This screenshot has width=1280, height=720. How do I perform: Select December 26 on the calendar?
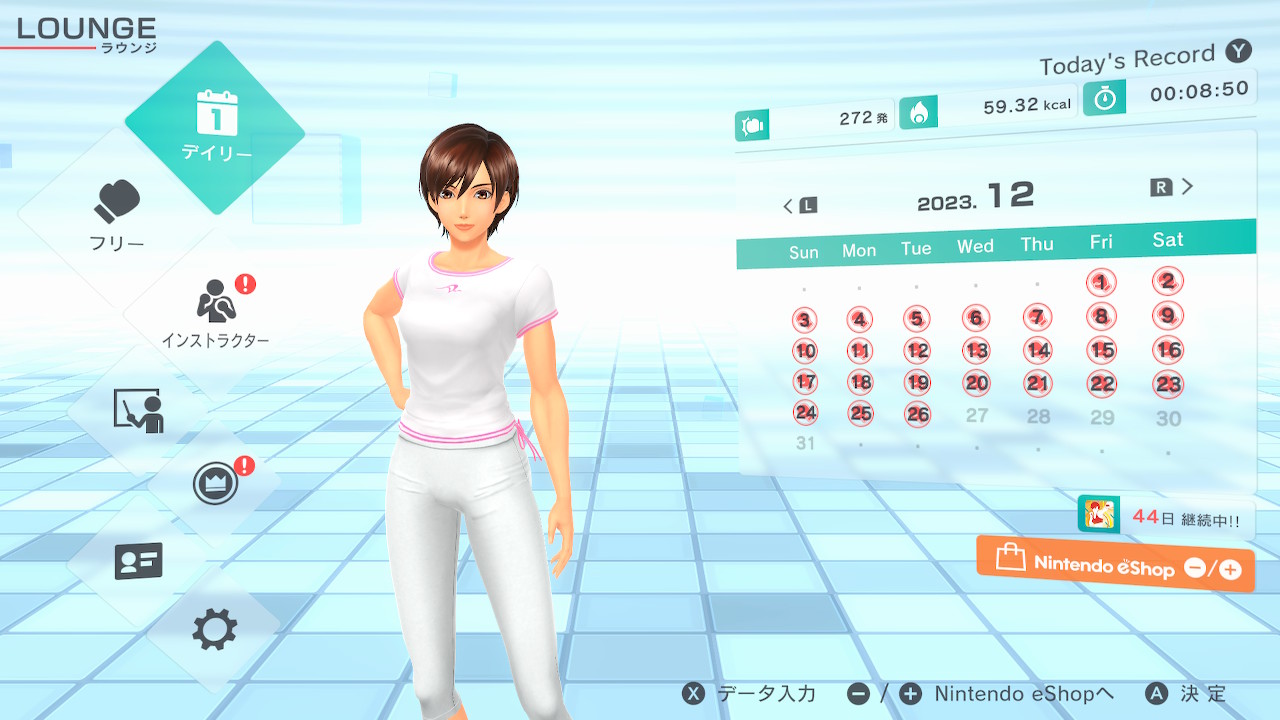pos(917,413)
